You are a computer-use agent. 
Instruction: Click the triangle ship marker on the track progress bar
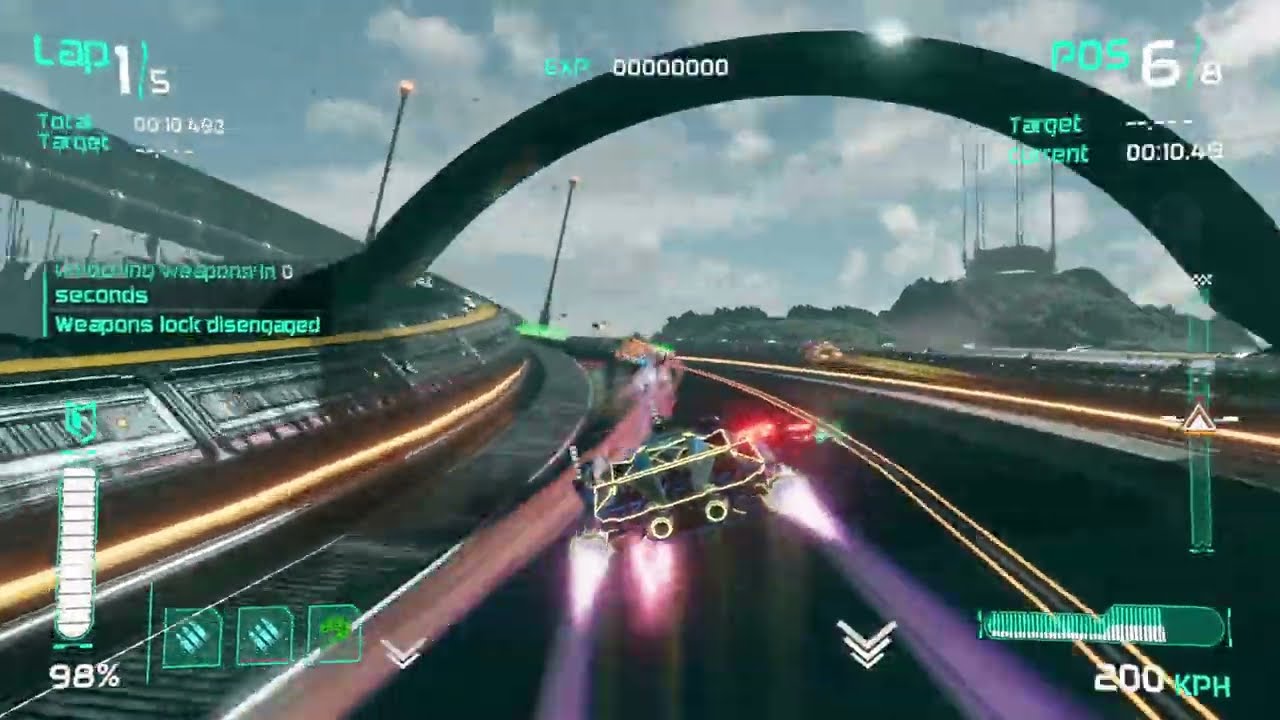pyautogui.click(x=1199, y=420)
